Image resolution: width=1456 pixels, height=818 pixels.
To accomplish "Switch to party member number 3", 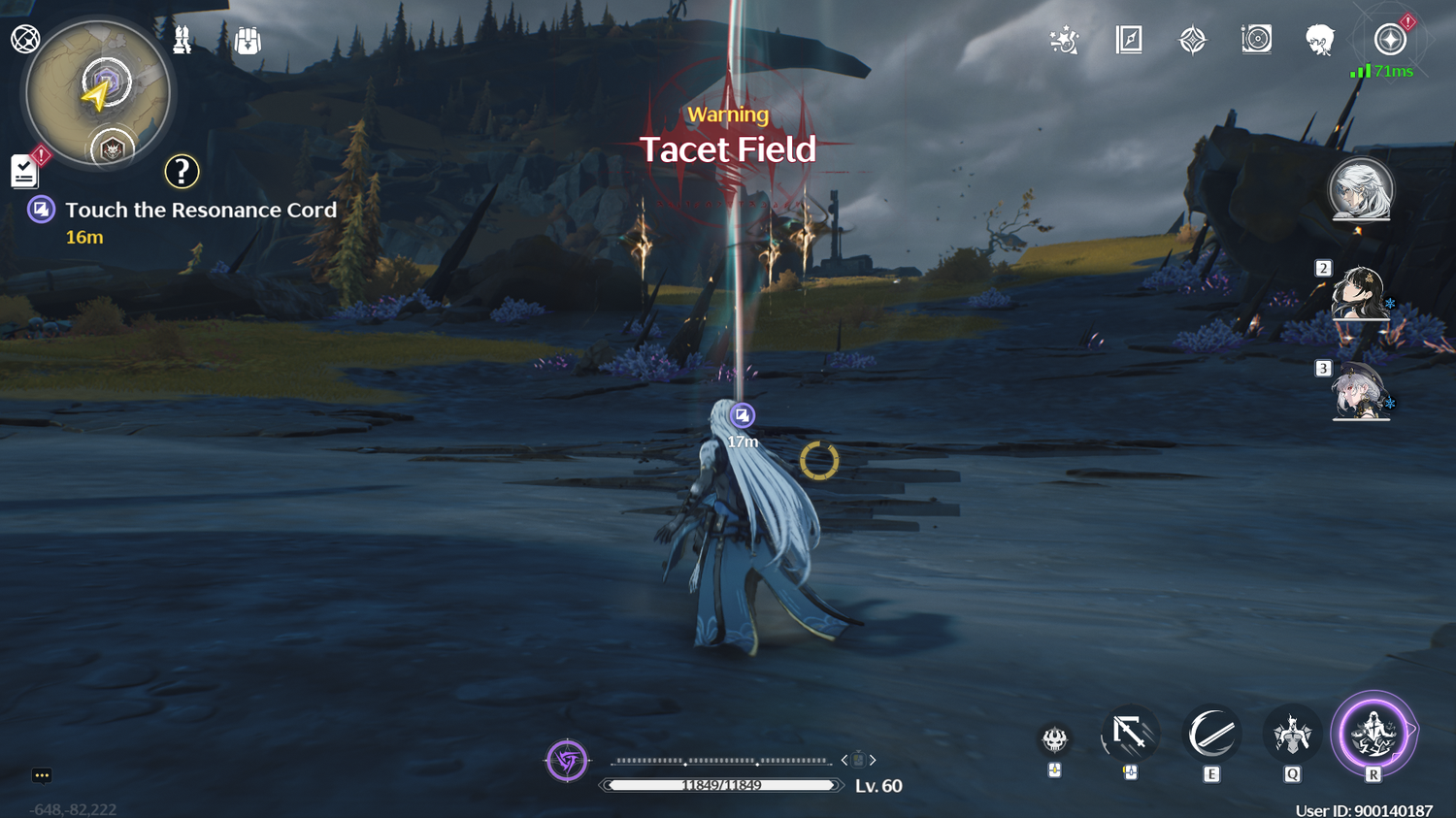I will [x=1359, y=392].
